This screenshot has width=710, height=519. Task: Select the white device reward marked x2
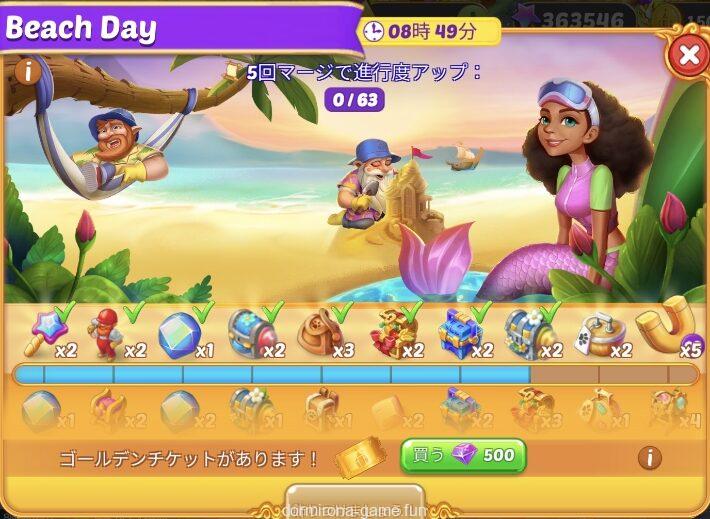tap(598, 333)
